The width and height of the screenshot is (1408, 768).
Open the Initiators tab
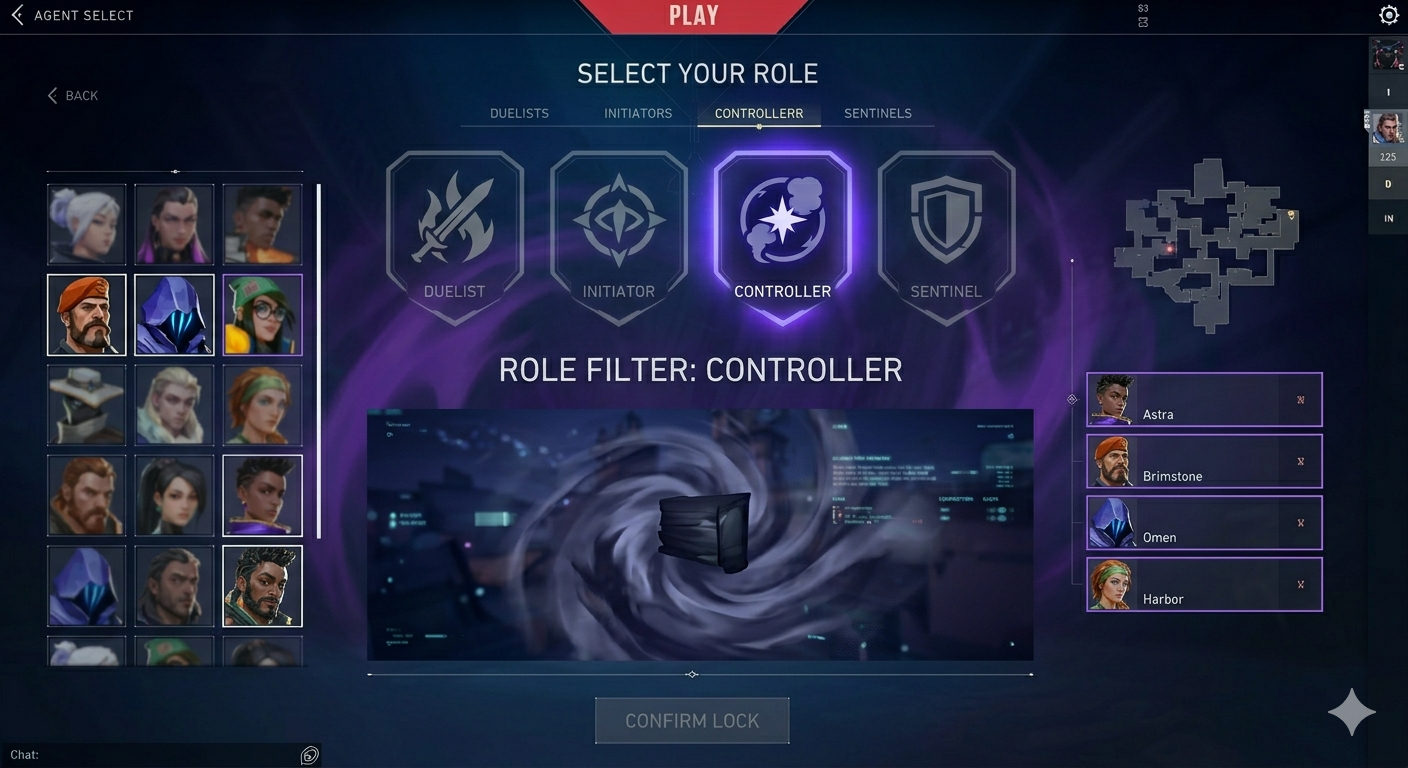[638, 113]
